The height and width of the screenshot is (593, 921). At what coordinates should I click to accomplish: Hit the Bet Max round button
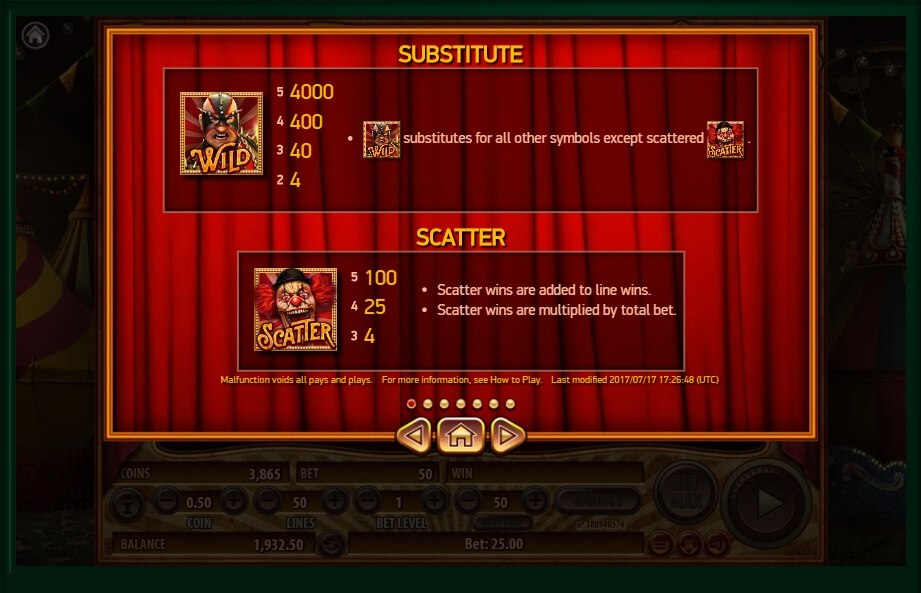(685, 492)
